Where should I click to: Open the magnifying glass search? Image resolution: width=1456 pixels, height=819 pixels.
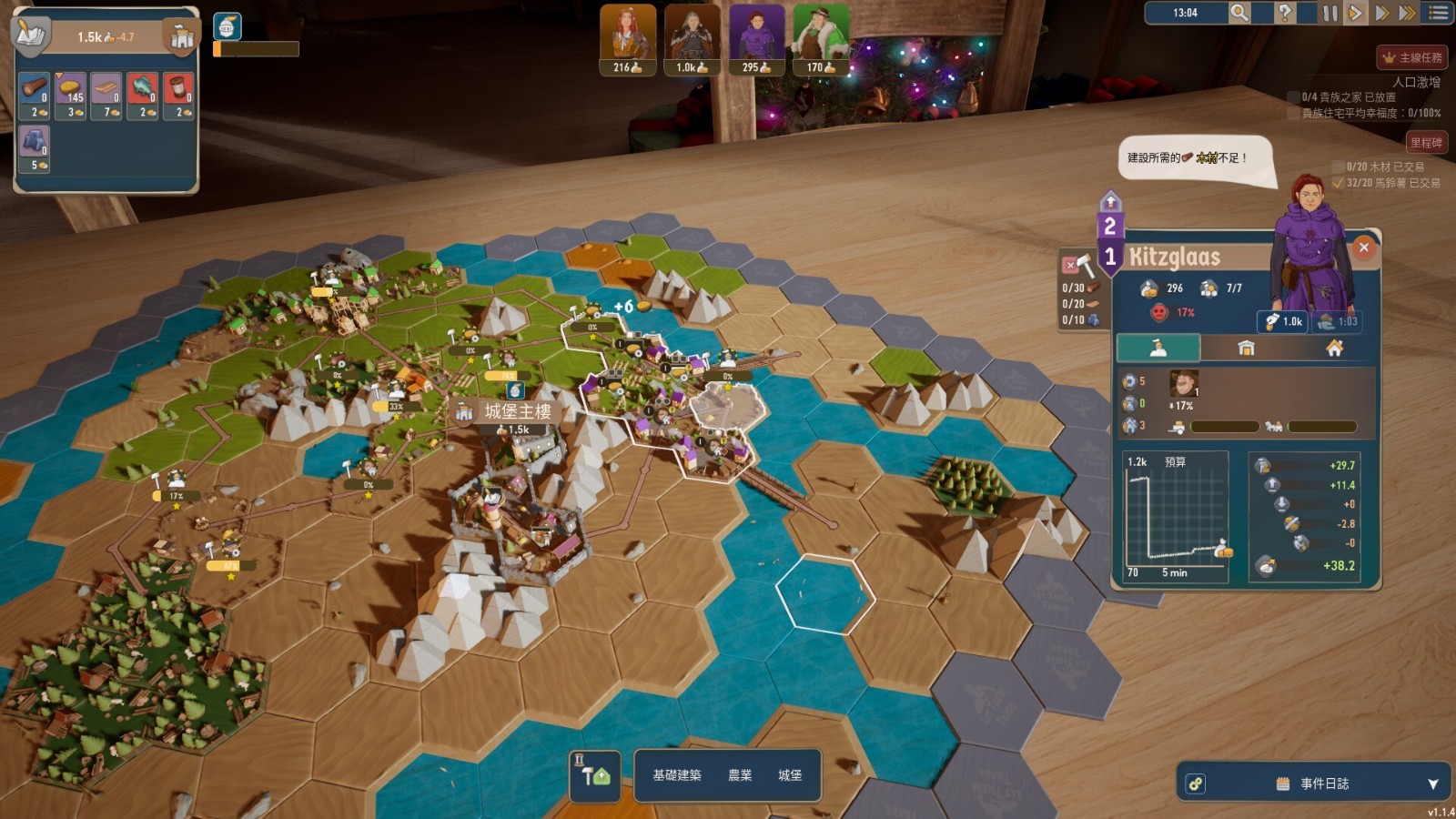point(1239,13)
